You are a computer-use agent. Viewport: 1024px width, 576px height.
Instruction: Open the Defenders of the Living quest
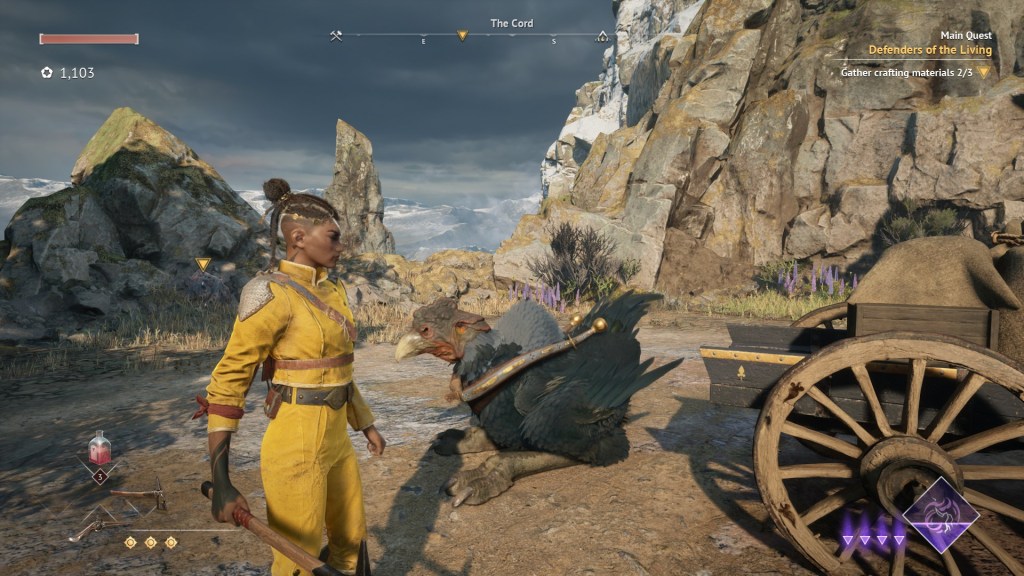tap(930, 50)
